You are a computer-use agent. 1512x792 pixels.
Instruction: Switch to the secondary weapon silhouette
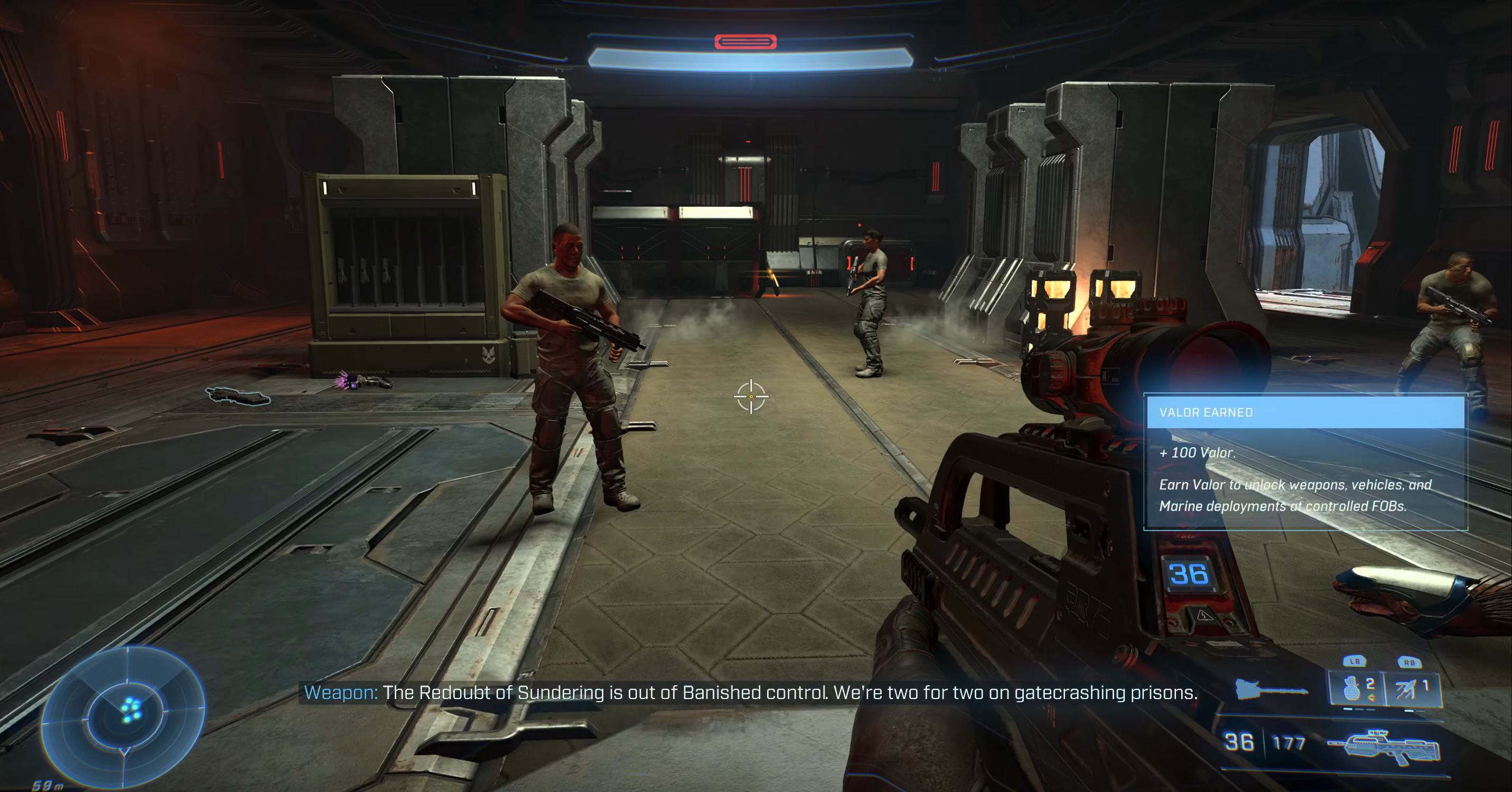1271,690
